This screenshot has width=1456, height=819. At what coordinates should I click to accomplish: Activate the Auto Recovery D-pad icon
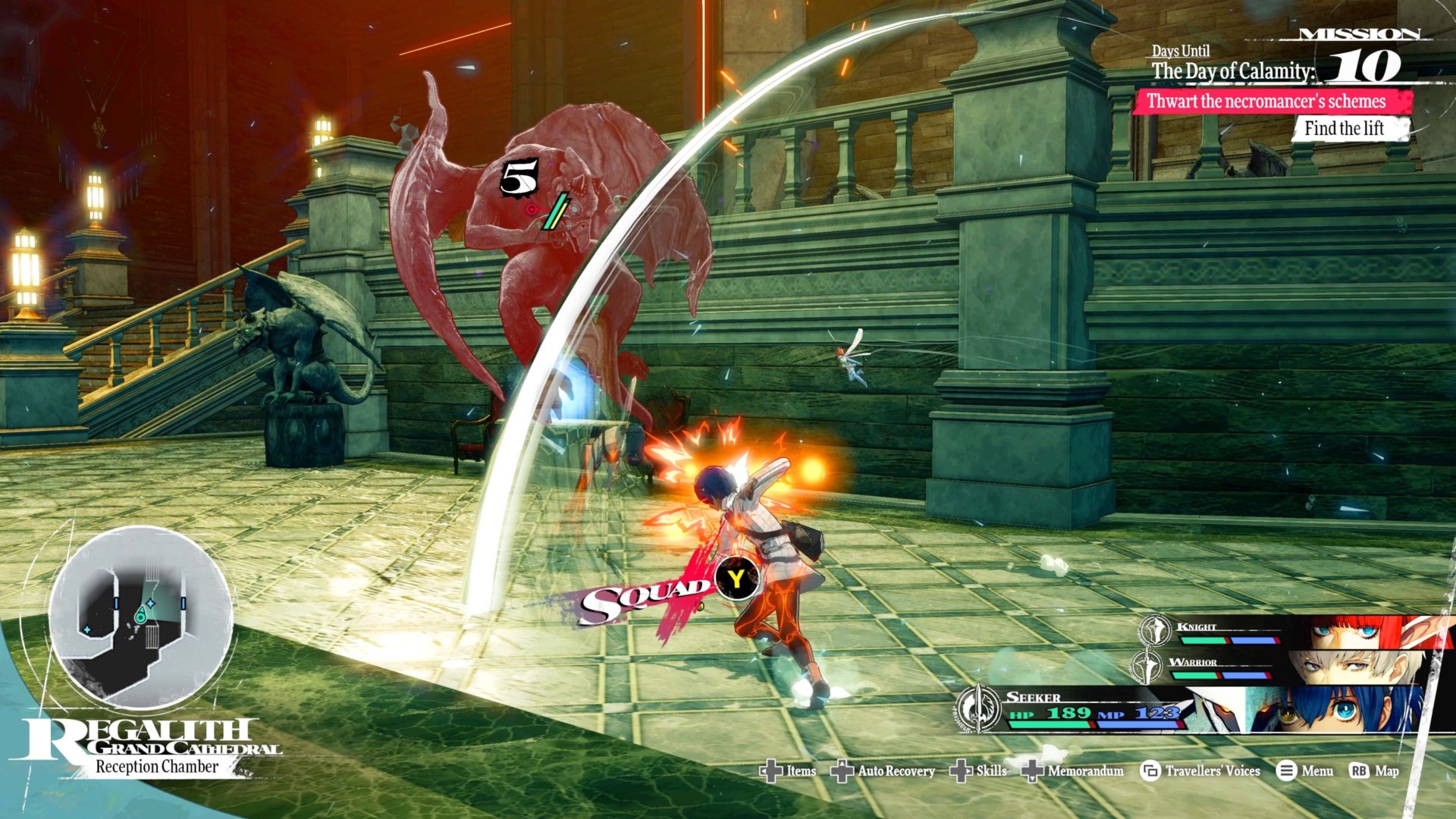[844, 770]
